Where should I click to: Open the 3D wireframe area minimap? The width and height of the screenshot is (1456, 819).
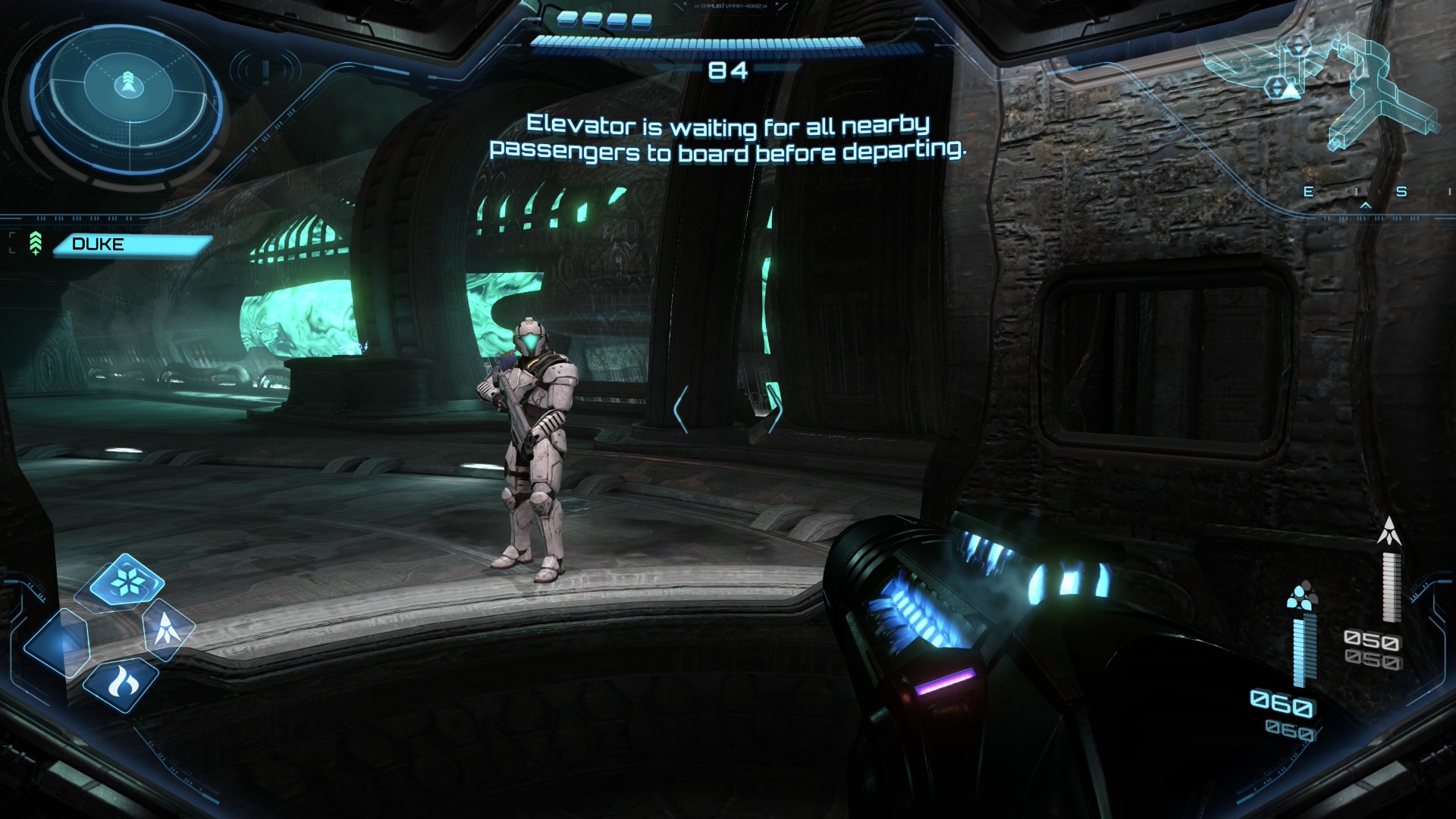click(x=1335, y=91)
